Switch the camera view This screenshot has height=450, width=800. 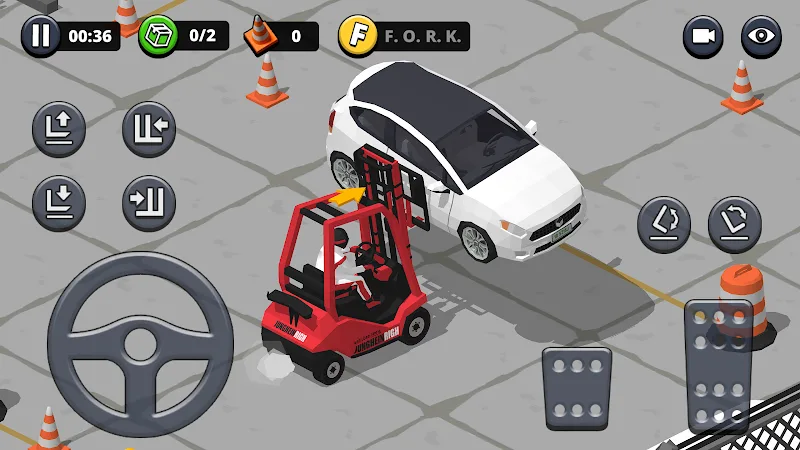pyautogui.click(x=703, y=37)
